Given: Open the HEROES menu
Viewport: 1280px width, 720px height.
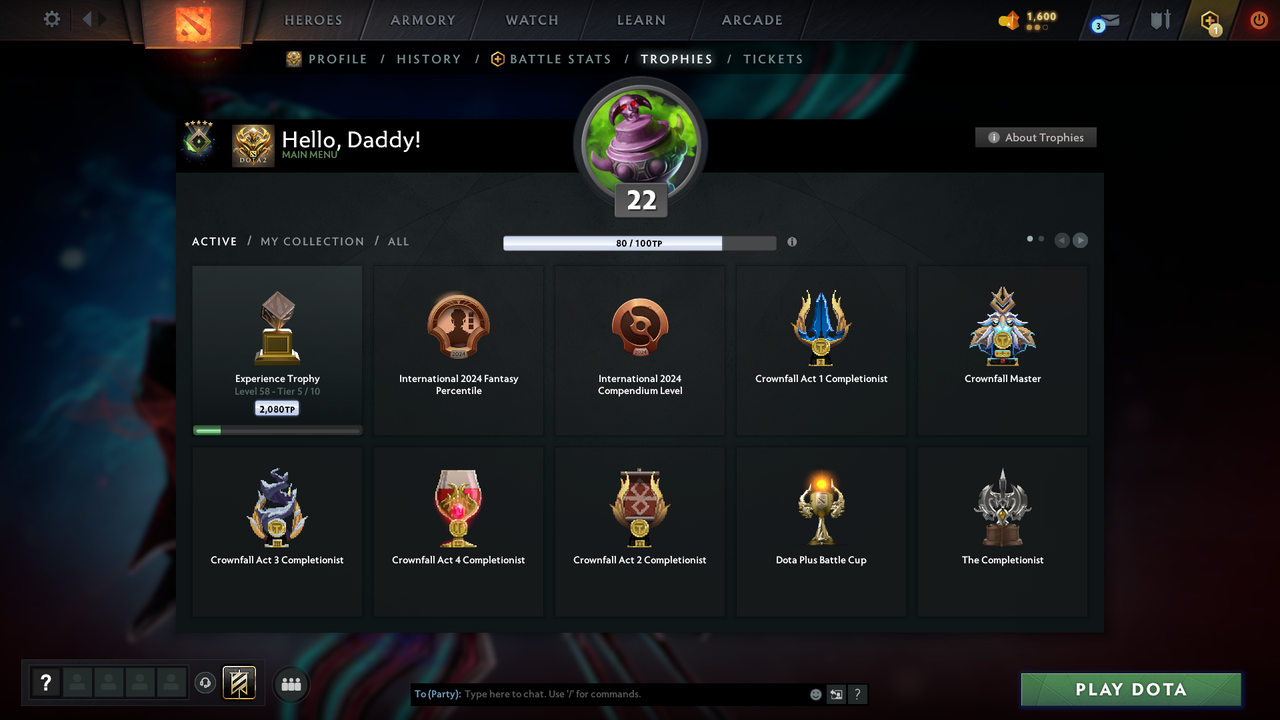Looking at the screenshot, I should [x=313, y=20].
